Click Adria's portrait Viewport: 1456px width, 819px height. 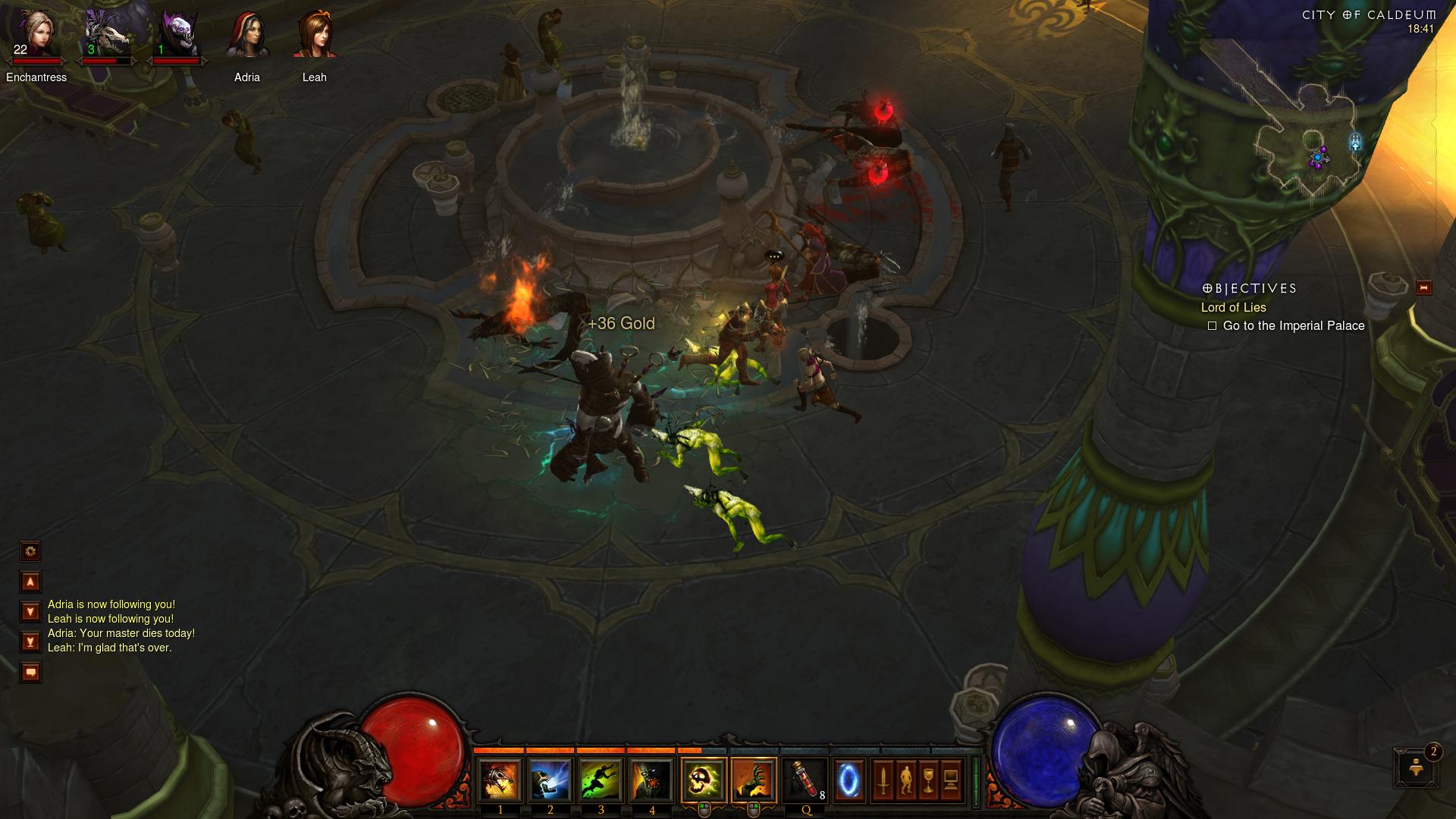[247, 36]
